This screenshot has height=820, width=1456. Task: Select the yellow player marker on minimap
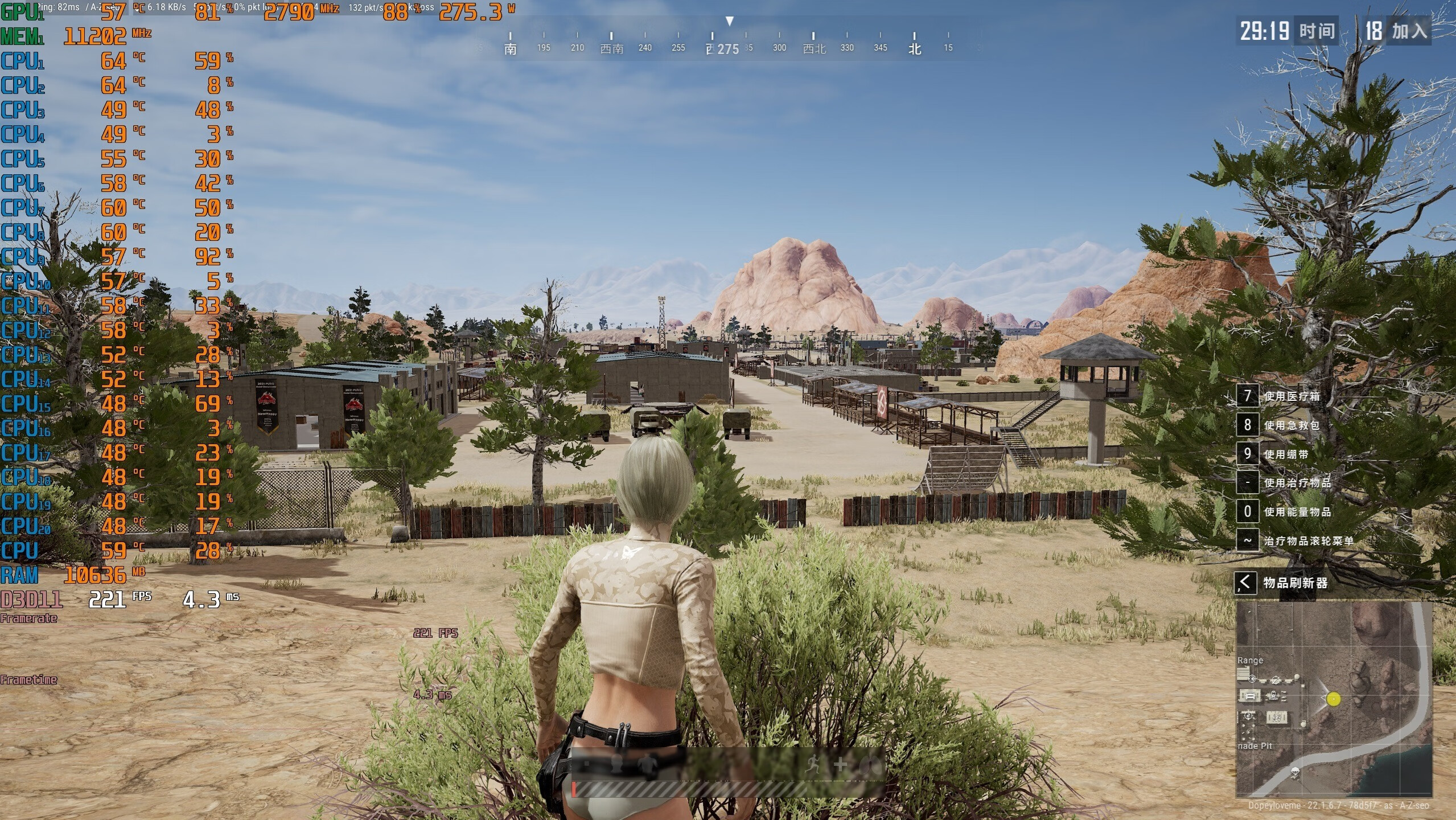pyautogui.click(x=1334, y=699)
